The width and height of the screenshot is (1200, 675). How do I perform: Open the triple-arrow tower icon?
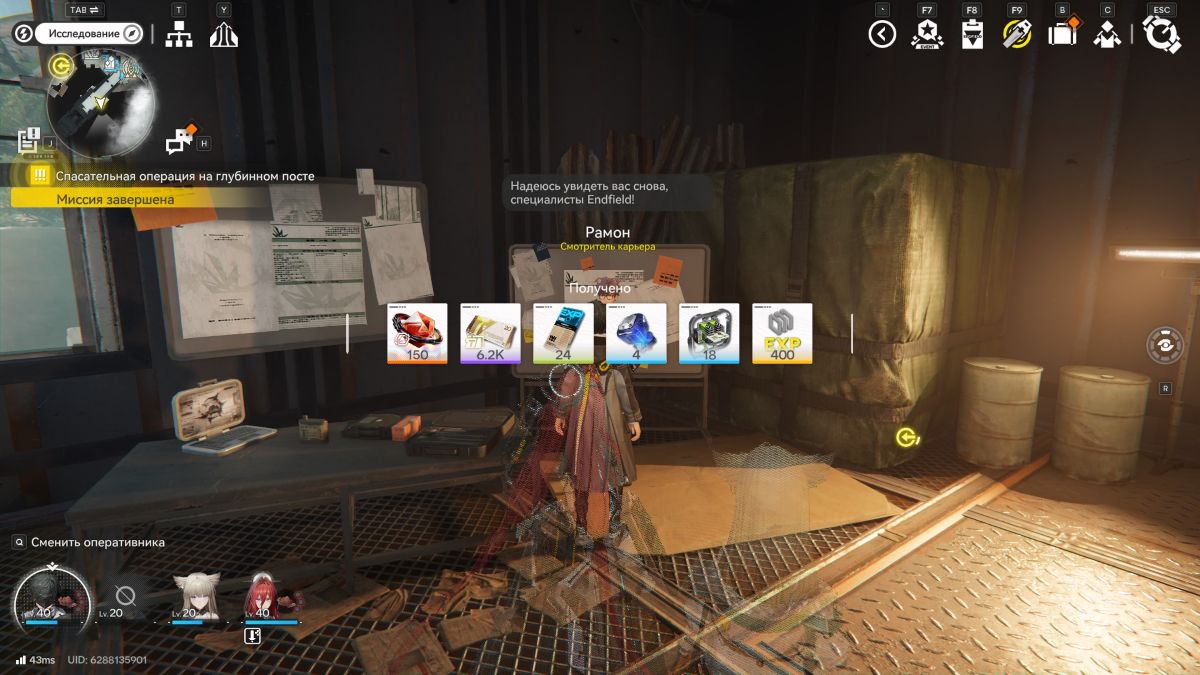(223, 34)
